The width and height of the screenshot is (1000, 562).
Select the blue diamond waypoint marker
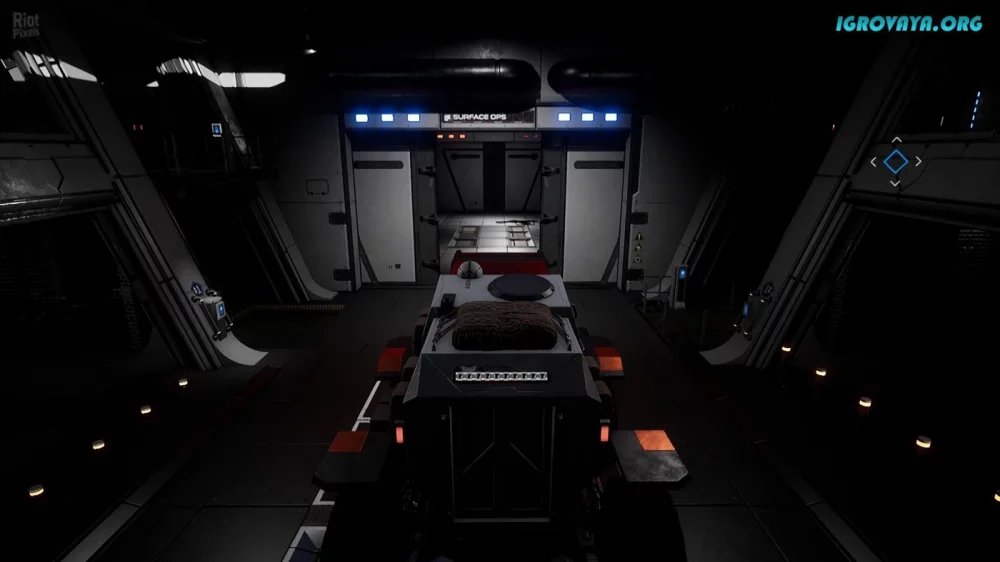896,161
